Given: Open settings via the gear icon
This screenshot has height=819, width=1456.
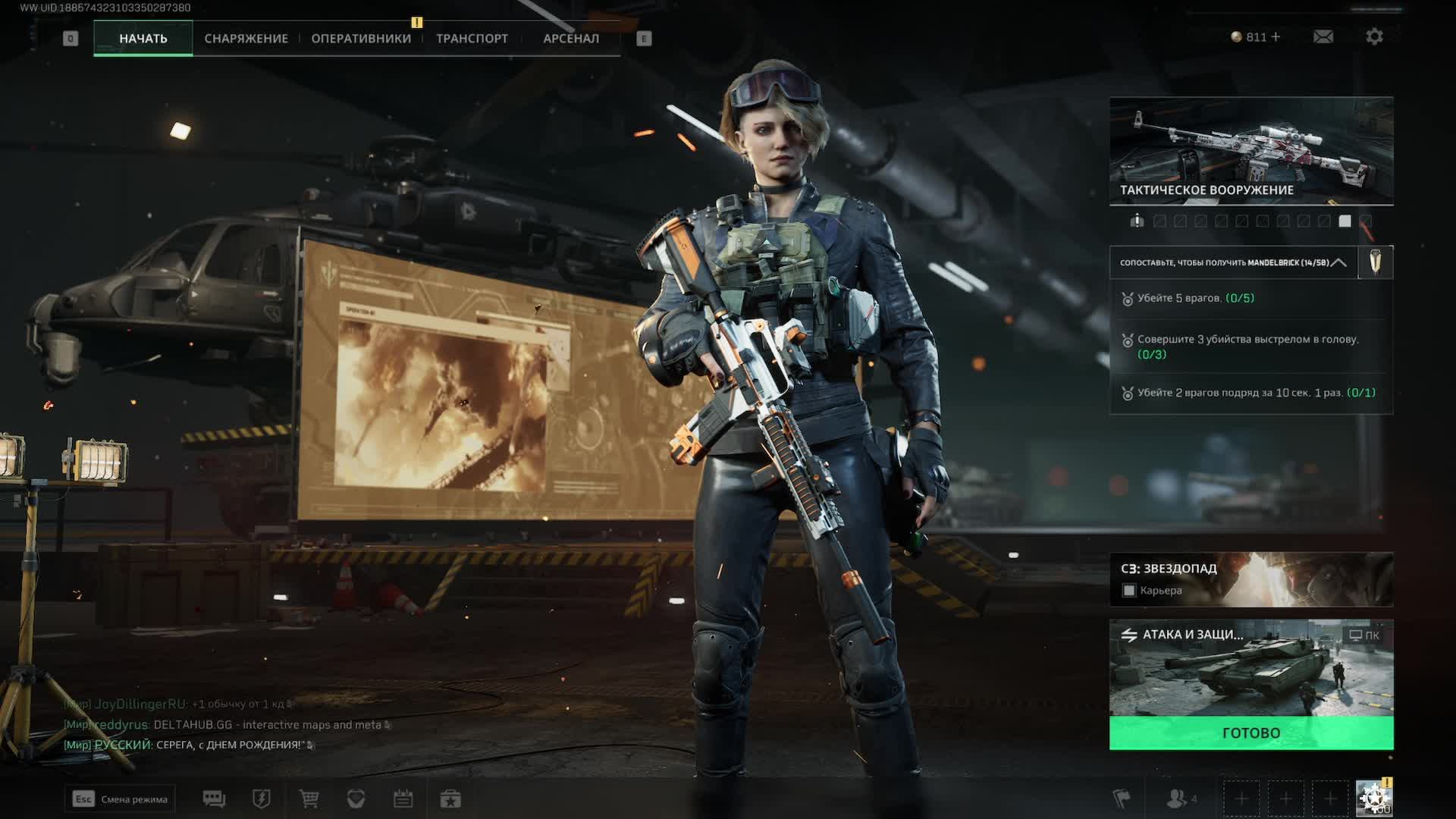Looking at the screenshot, I should (x=1374, y=36).
